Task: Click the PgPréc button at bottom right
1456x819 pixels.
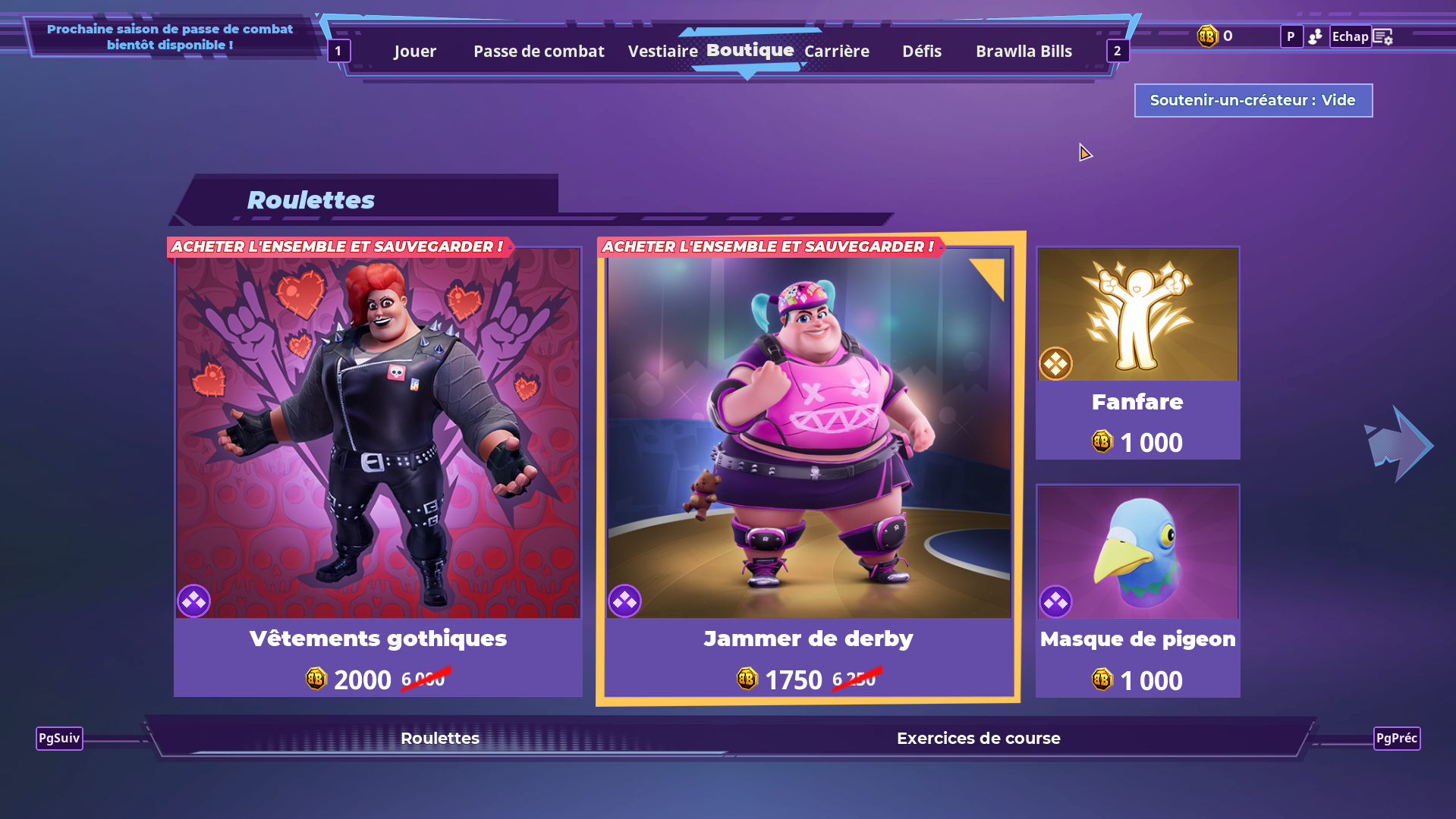Action: click(x=1397, y=738)
